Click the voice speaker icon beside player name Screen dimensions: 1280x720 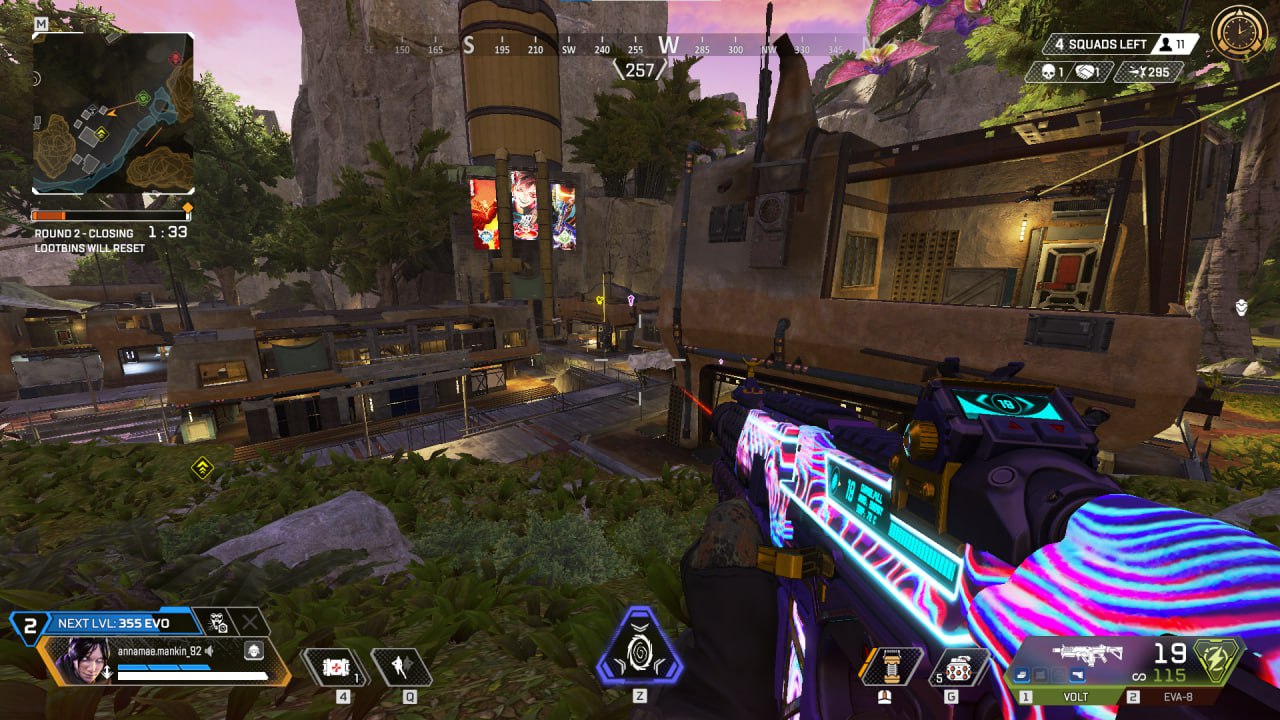pyautogui.click(x=210, y=651)
